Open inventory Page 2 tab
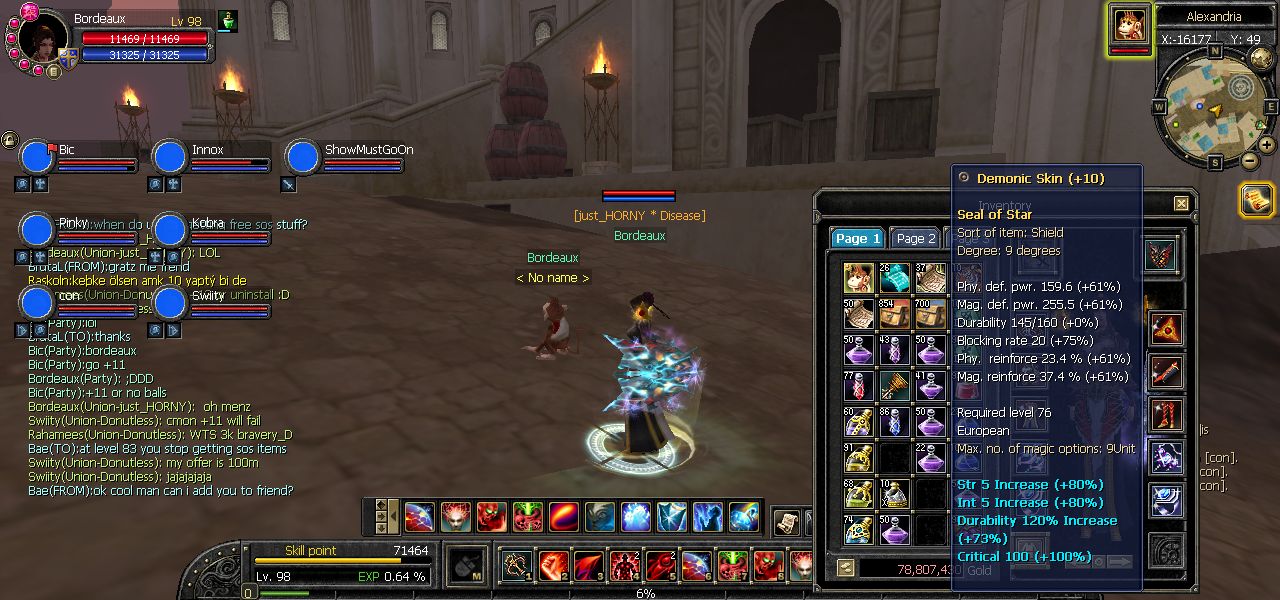This screenshot has height=600, width=1280. pyautogui.click(x=916, y=238)
